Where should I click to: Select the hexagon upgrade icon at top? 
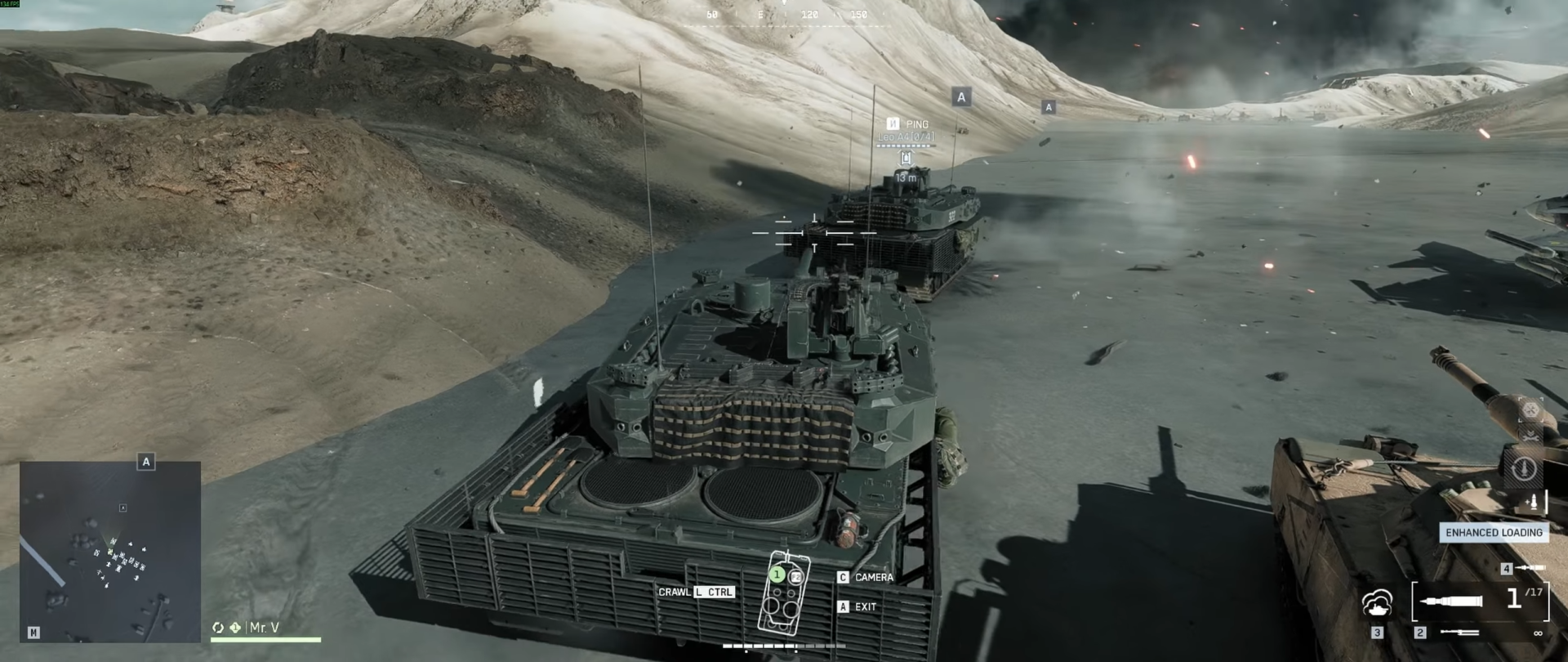pyautogui.click(x=1530, y=409)
